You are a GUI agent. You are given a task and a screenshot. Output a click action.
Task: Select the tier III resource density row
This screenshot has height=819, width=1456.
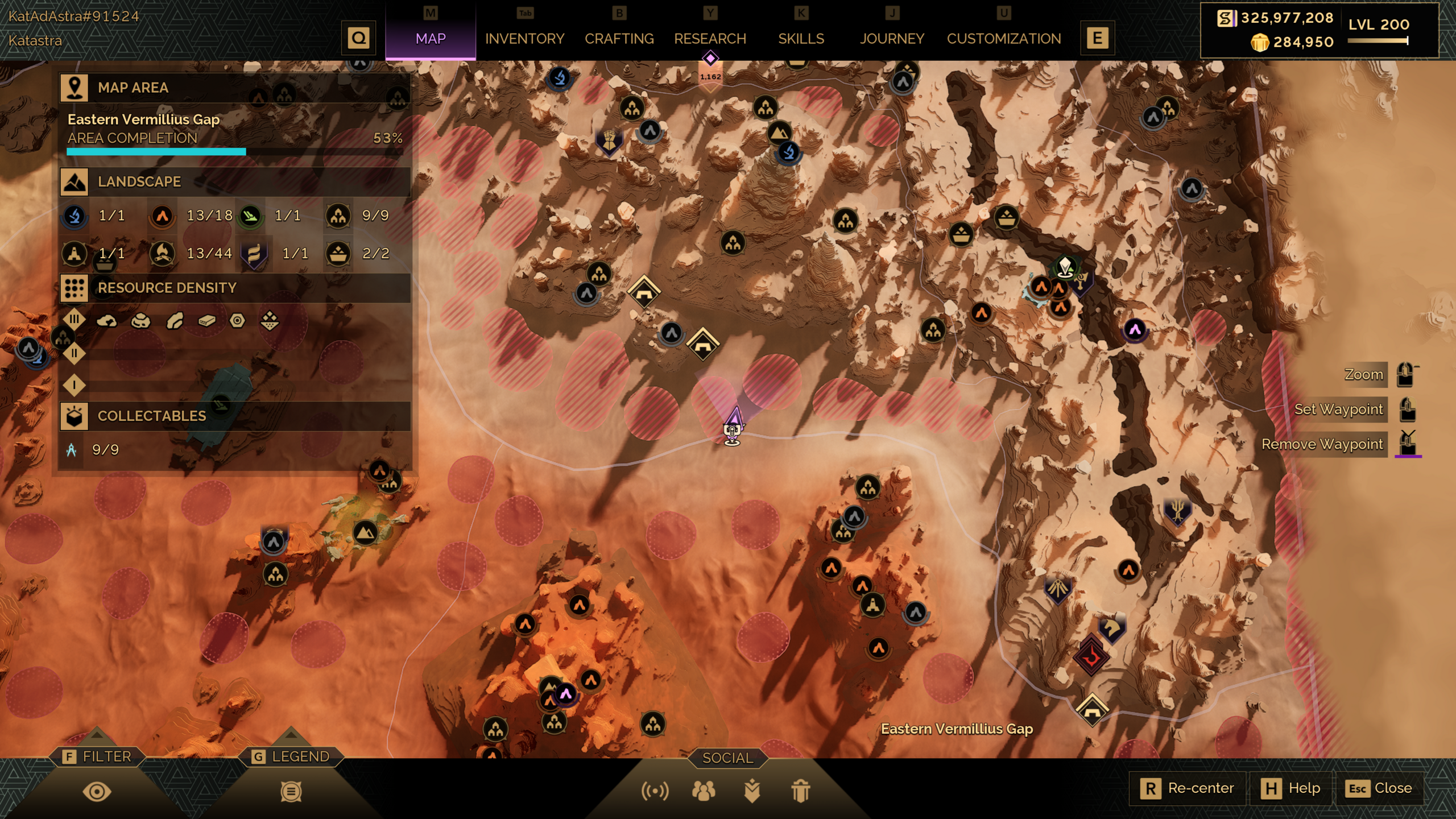click(x=74, y=320)
